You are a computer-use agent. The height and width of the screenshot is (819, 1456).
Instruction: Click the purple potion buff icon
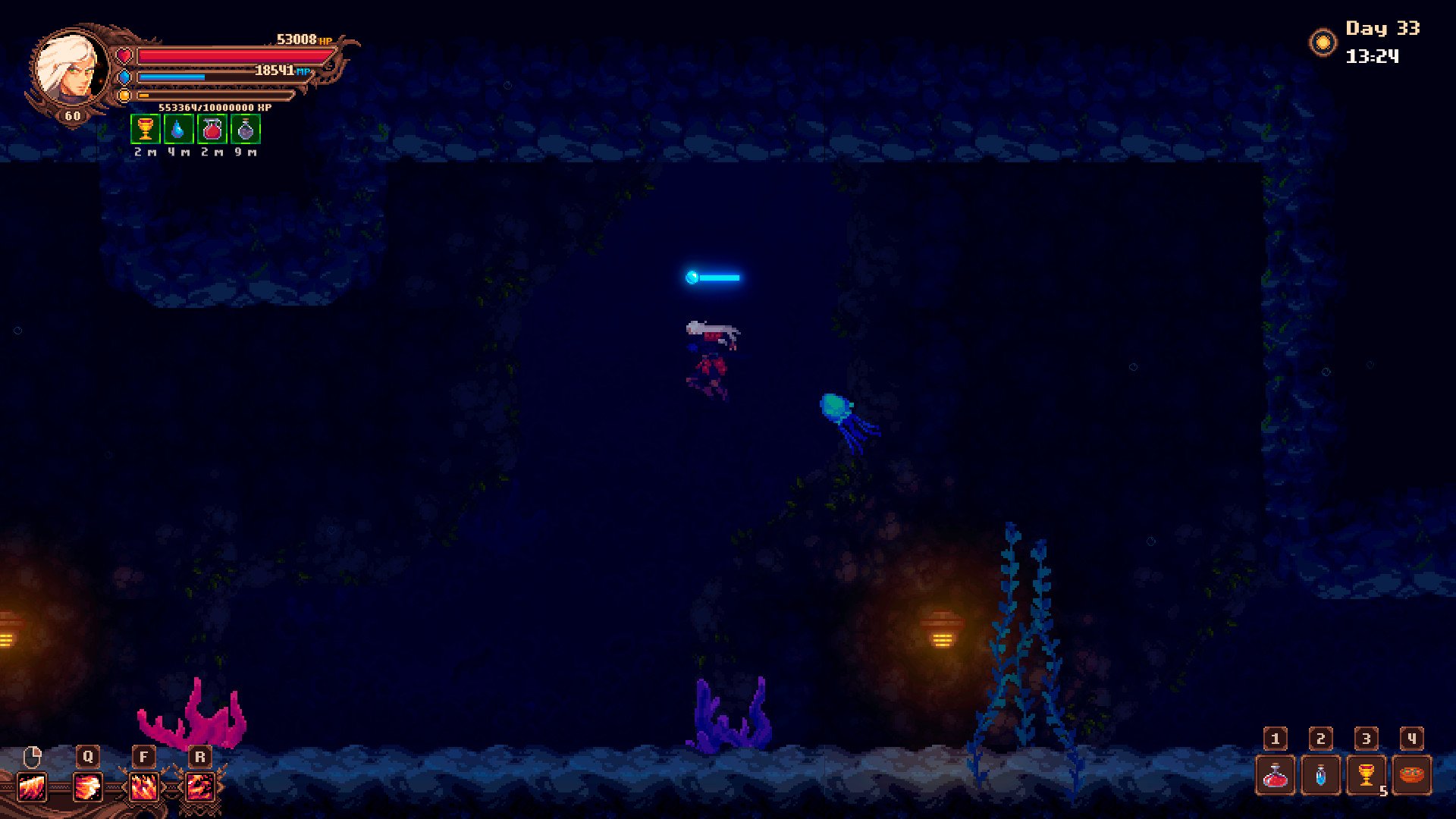click(x=245, y=129)
